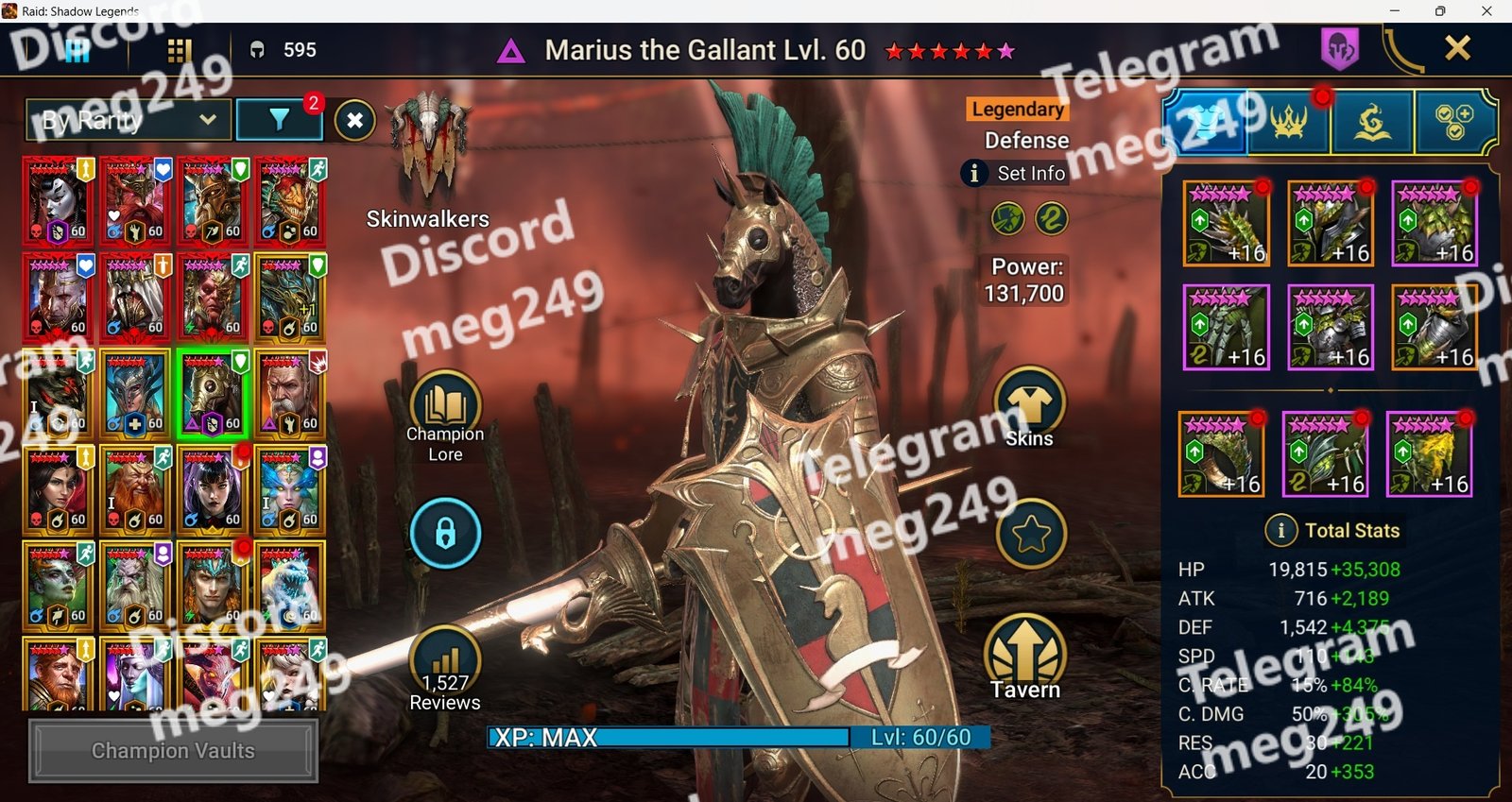The image size is (1512, 802).
Task: Switch to the crown masteries tab
Action: [x=1288, y=122]
